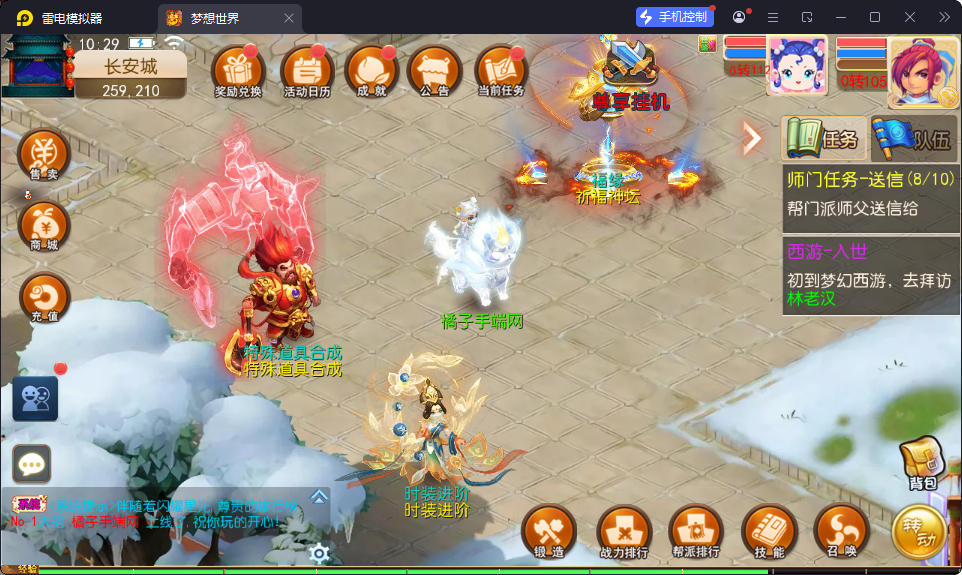
Task: Switch to the 任务 quest tab
Action: [824, 139]
